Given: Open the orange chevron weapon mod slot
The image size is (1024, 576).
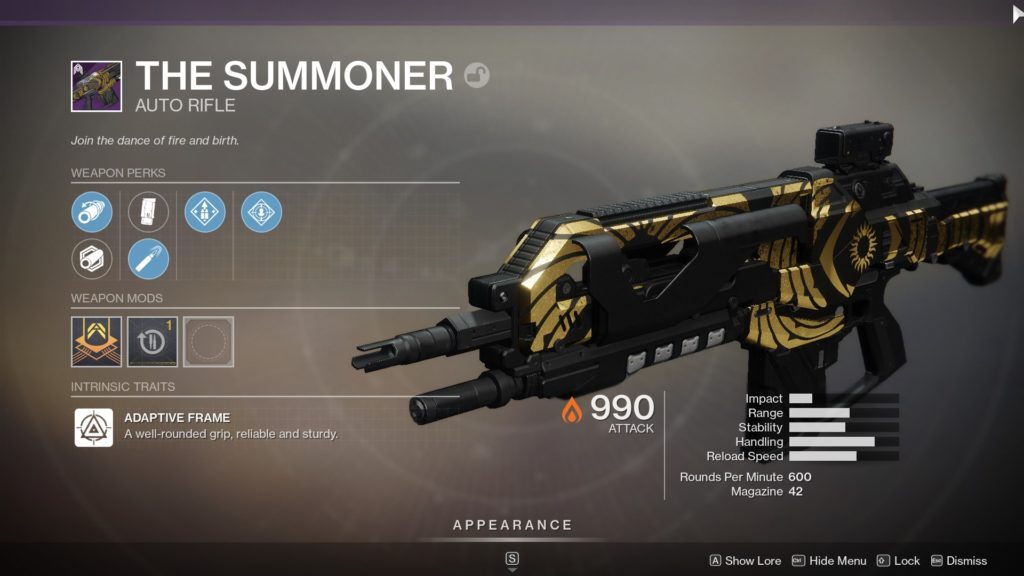Looking at the screenshot, I should [x=96, y=342].
